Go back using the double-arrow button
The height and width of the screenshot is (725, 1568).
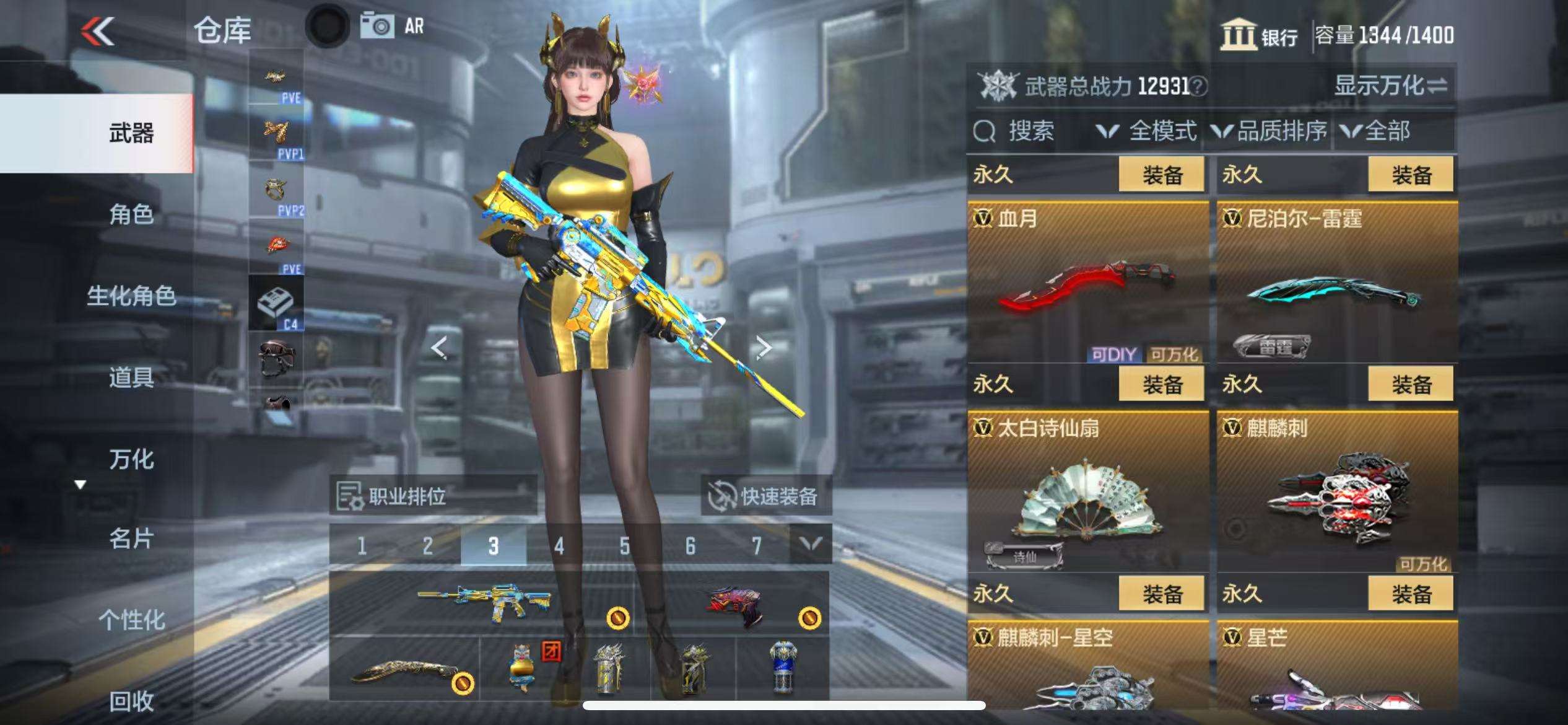pos(98,31)
